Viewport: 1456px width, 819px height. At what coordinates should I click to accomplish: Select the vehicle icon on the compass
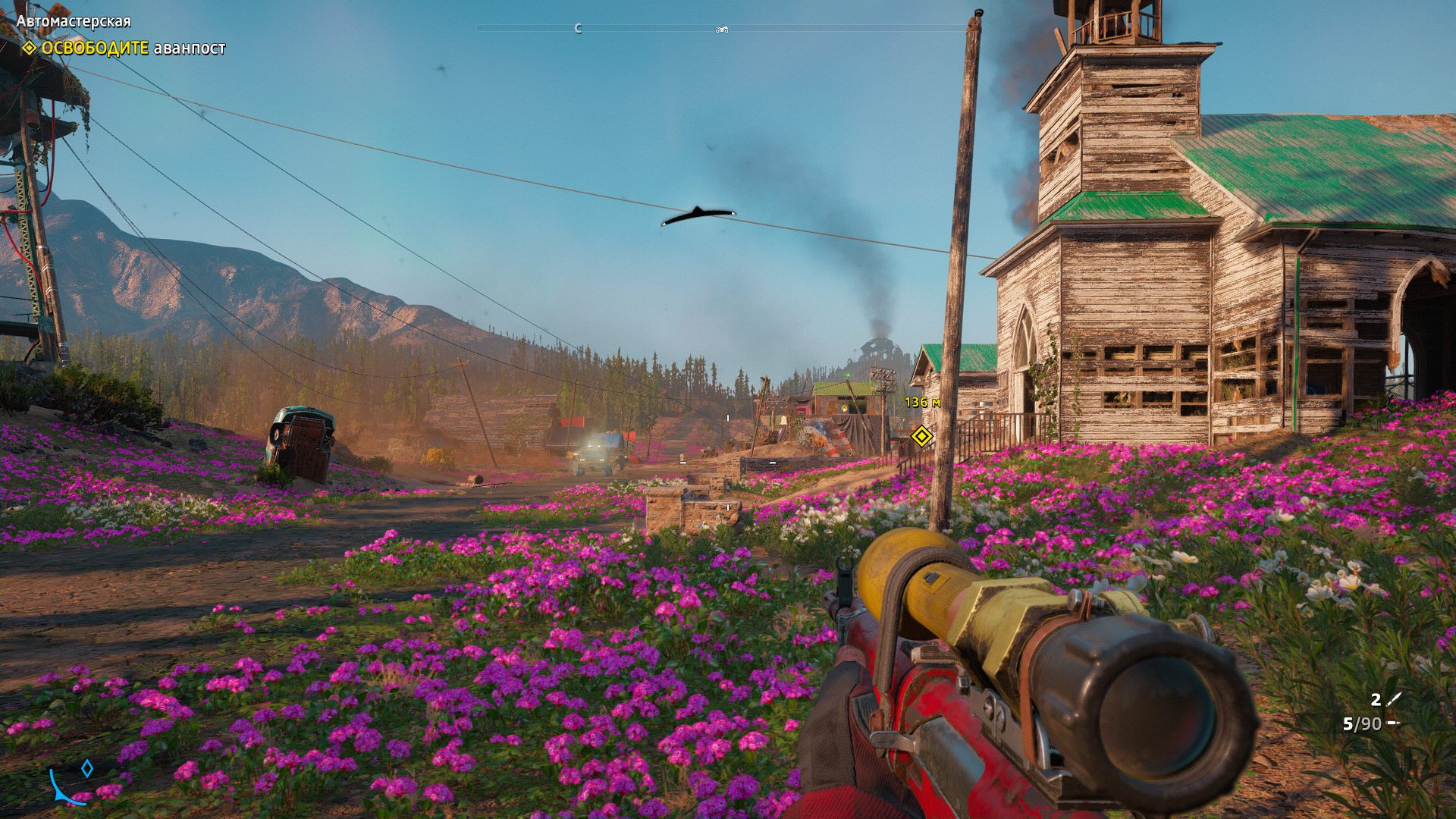tap(721, 30)
